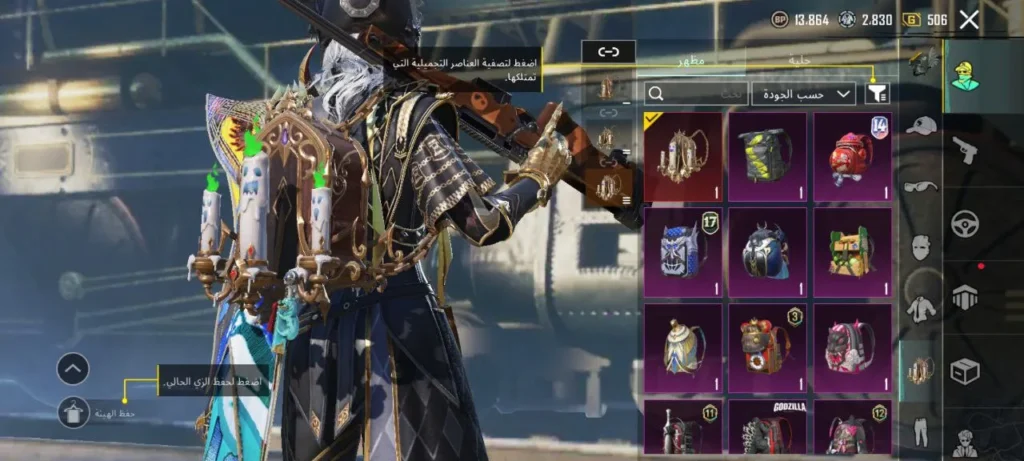Open the steering wheel vehicles section
This screenshot has height=461, width=1024.
(x=965, y=222)
